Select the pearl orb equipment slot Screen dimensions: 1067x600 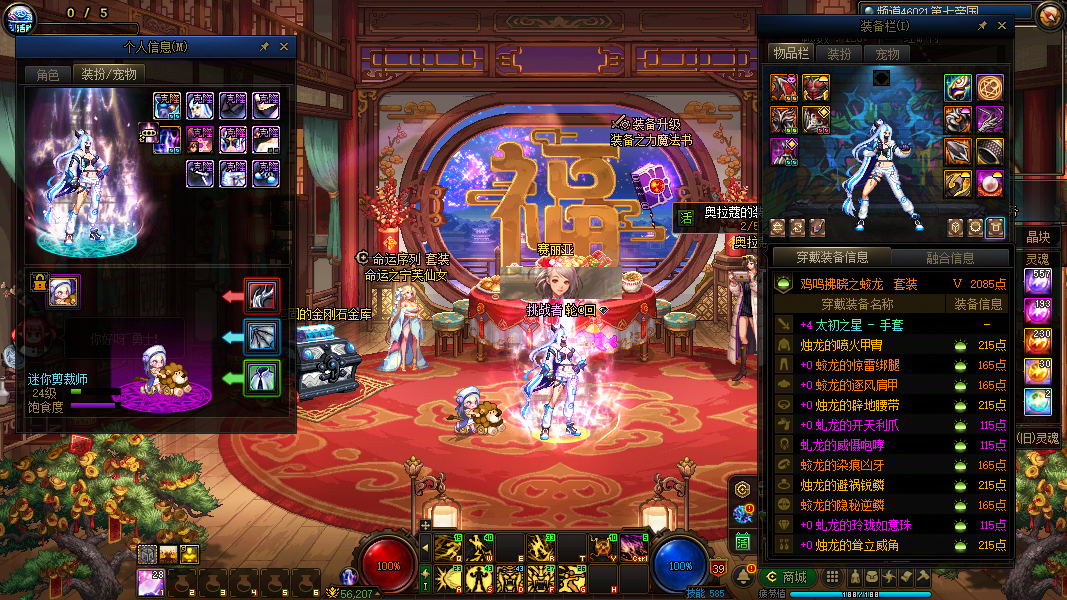[x=990, y=184]
